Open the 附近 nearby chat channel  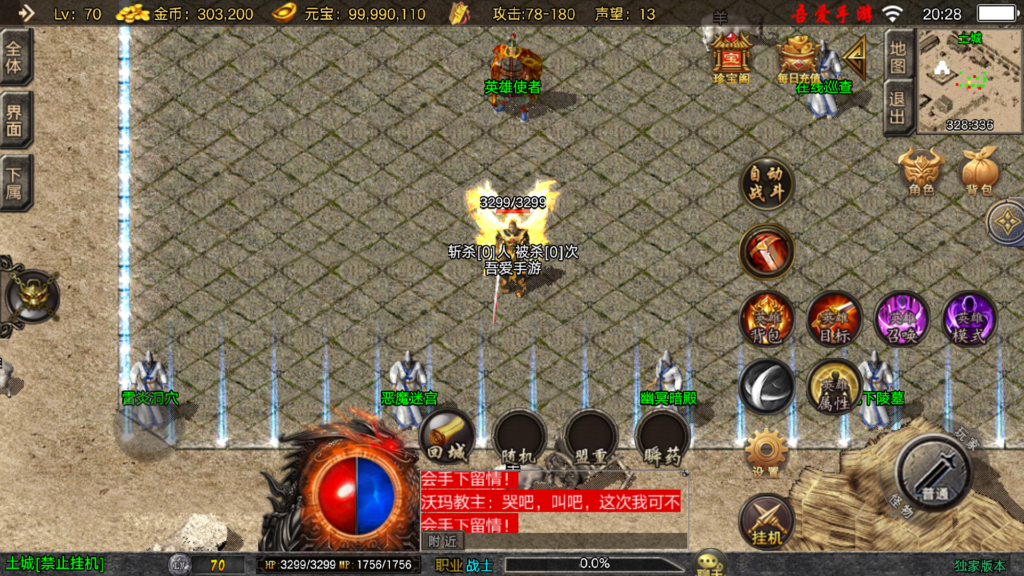point(441,540)
